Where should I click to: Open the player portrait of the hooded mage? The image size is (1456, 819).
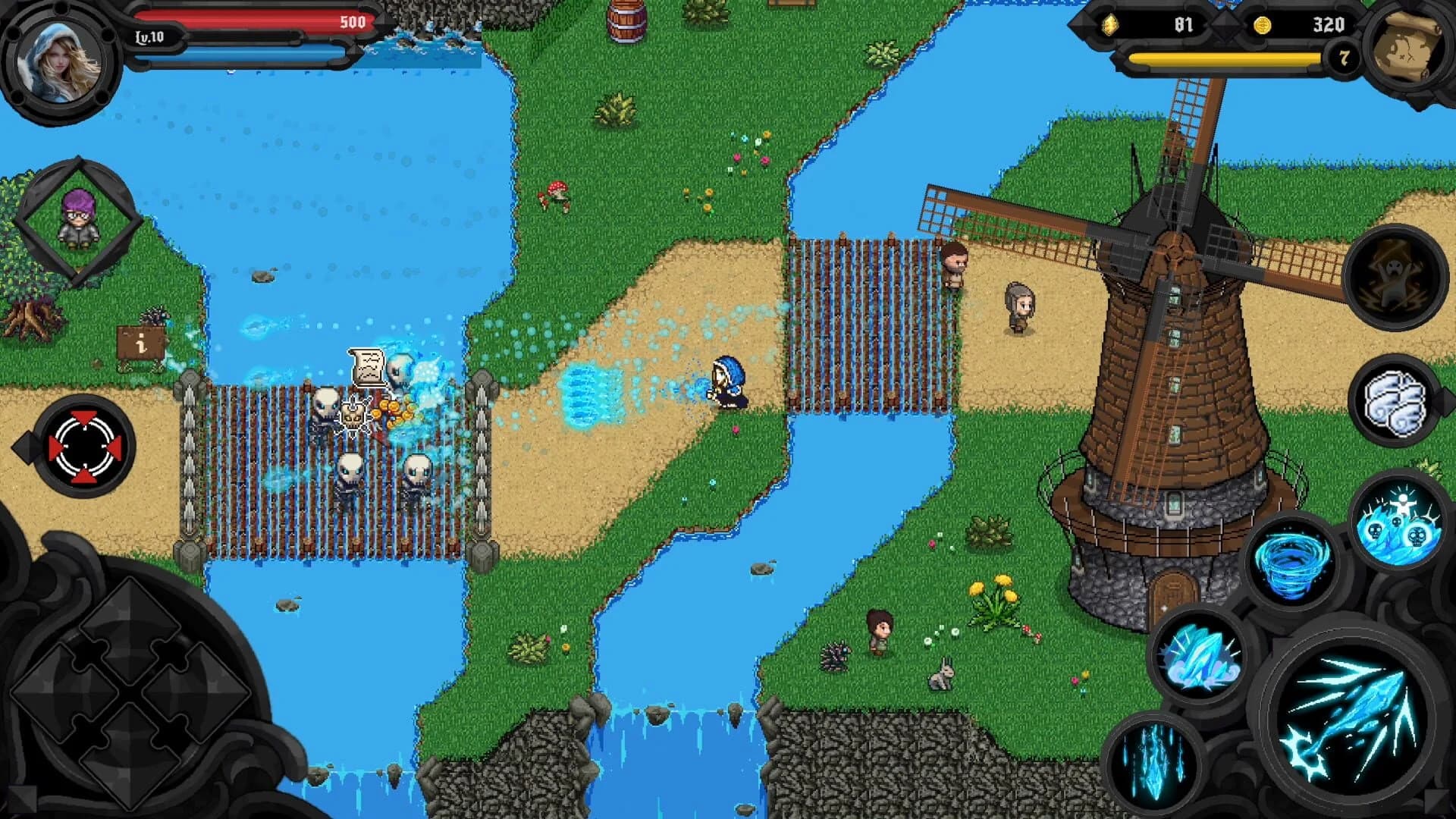pos(57,61)
